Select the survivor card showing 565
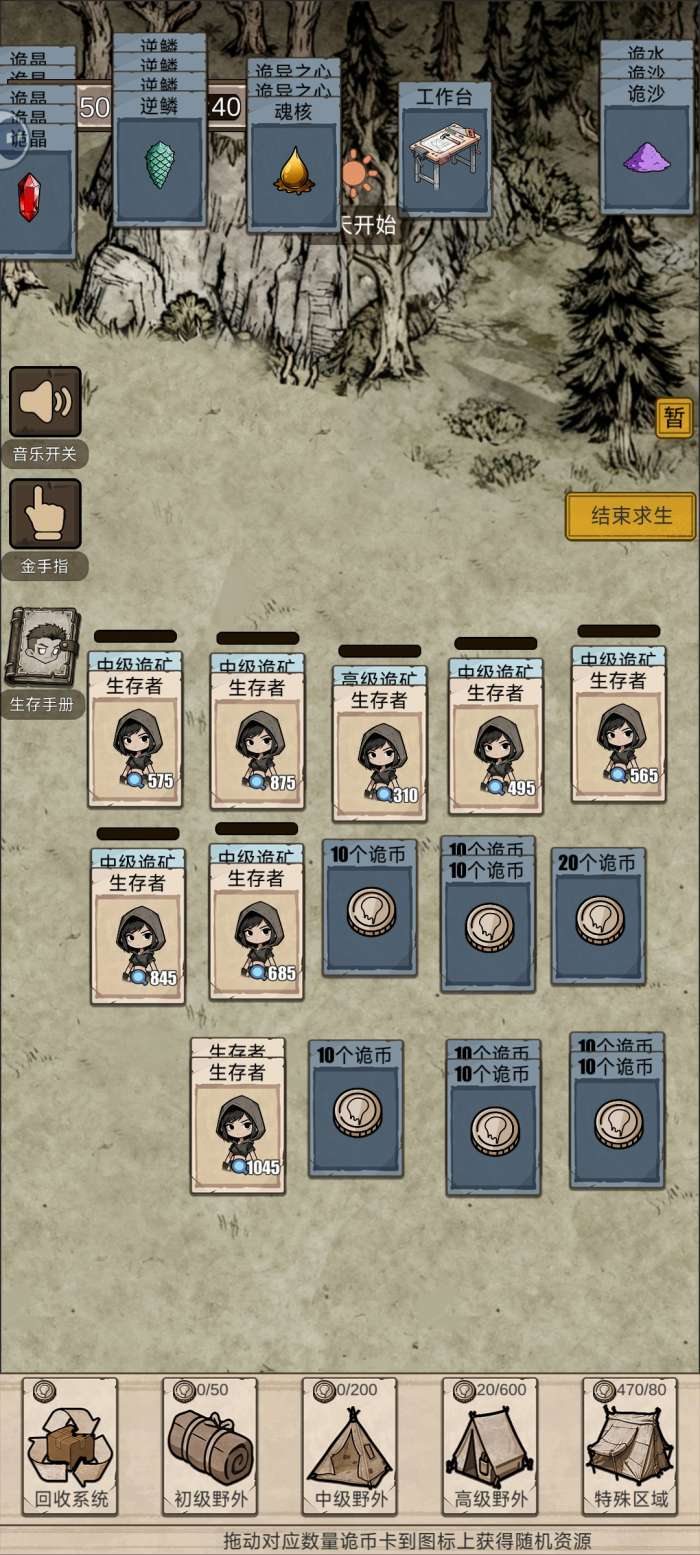700x1555 pixels. pyautogui.click(x=619, y=736)
